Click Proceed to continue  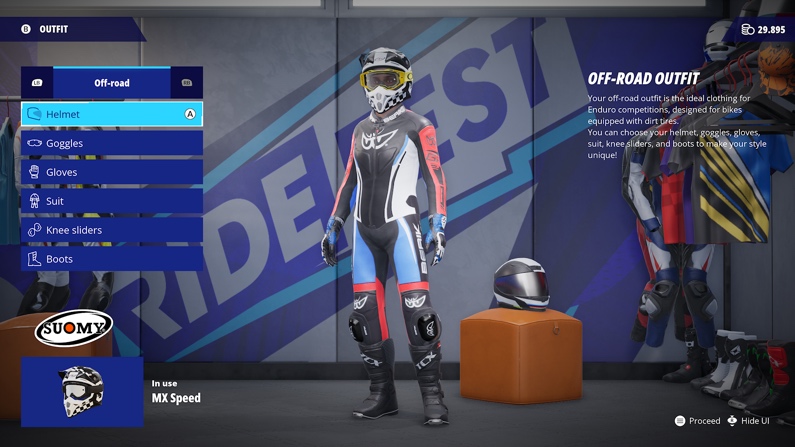click(x=698, y=421)
